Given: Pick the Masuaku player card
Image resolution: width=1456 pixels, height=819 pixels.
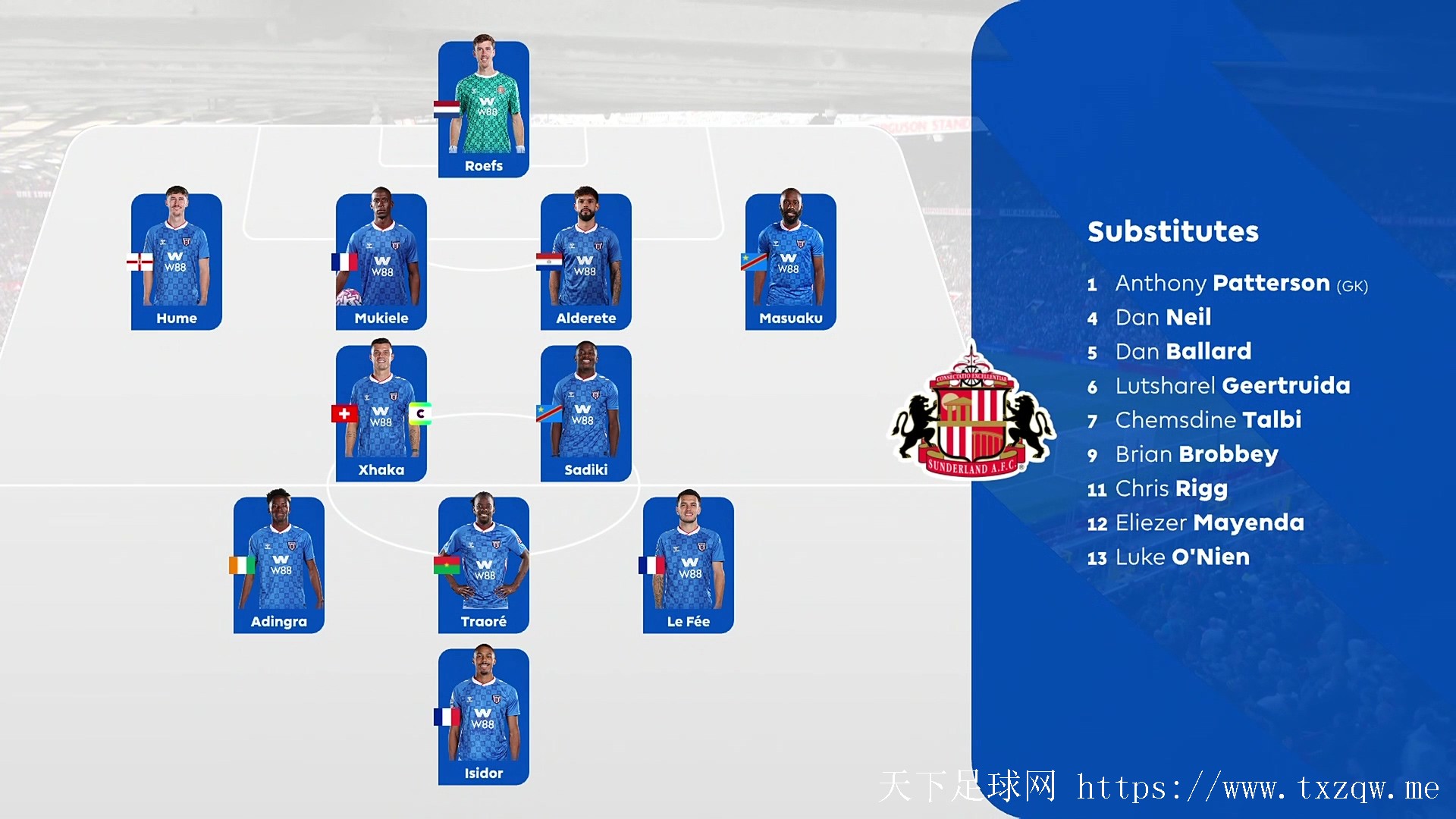Looking at the screenshot, I should (x=791, y=262).
